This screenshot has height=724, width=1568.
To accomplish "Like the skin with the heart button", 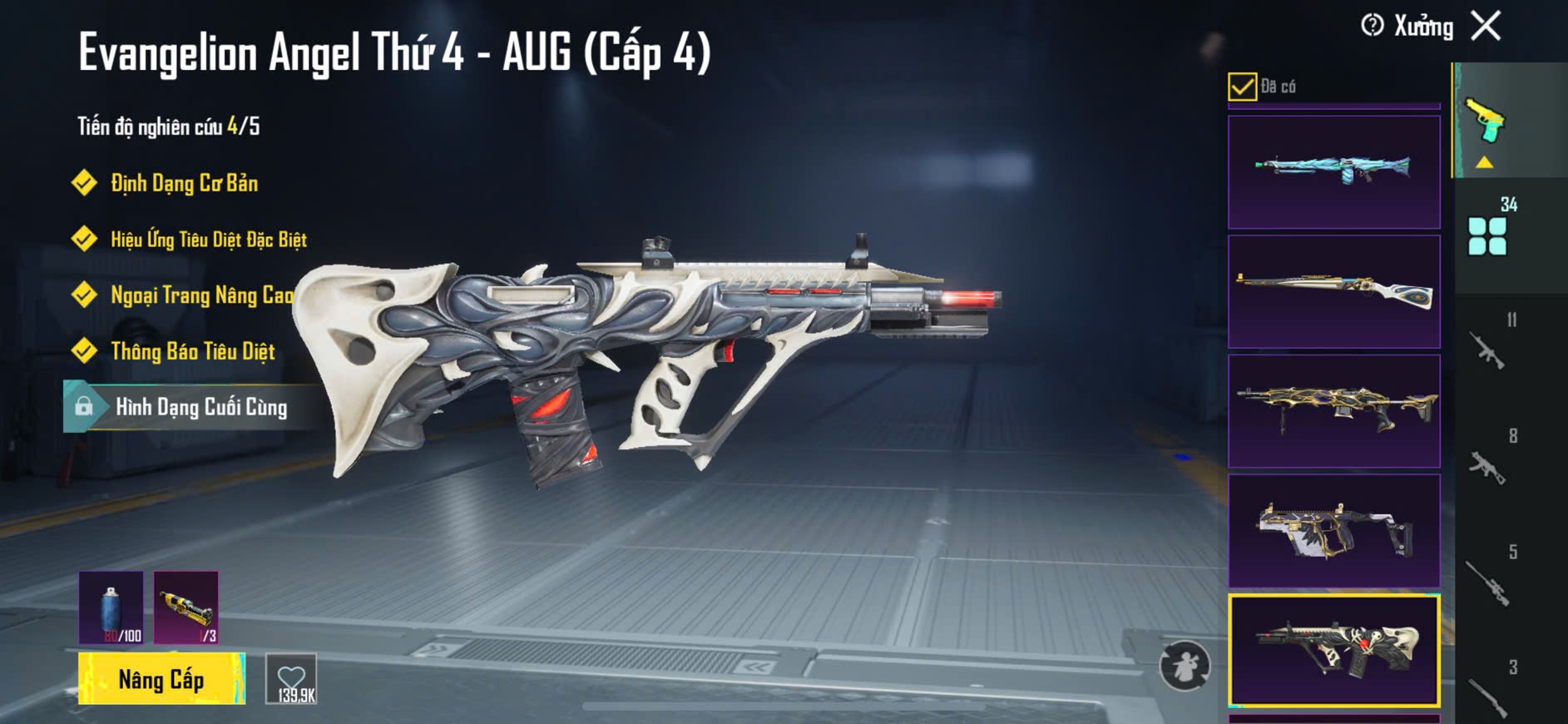I will click(x=291, y=679).
